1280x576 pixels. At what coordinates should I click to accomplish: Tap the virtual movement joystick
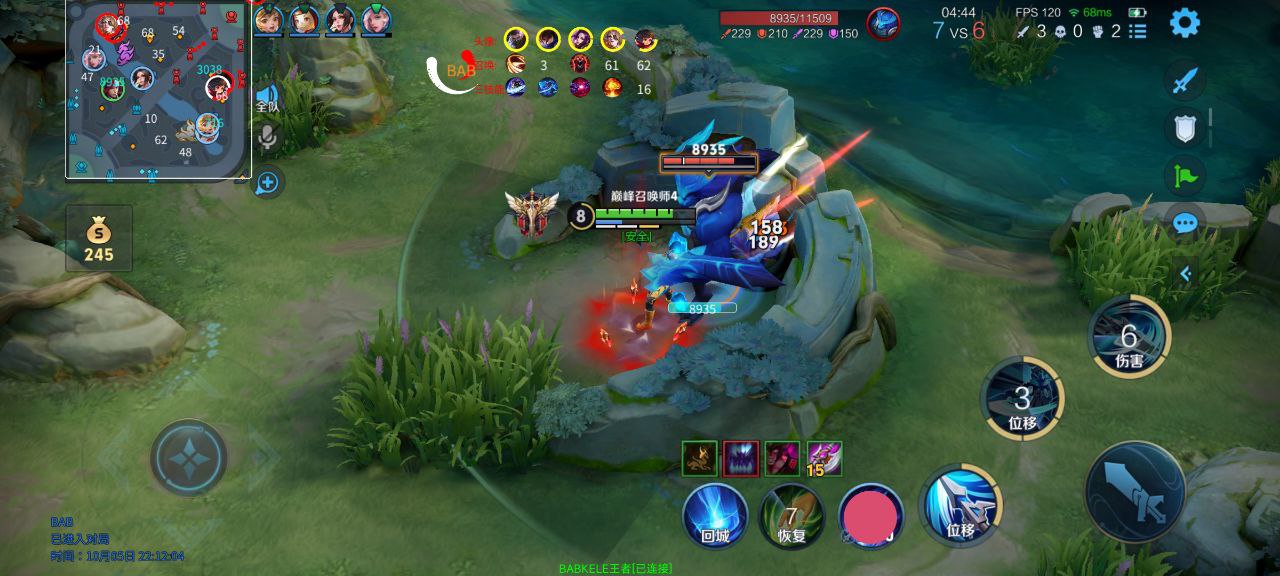pyautogui.click(x=189, y=458)
